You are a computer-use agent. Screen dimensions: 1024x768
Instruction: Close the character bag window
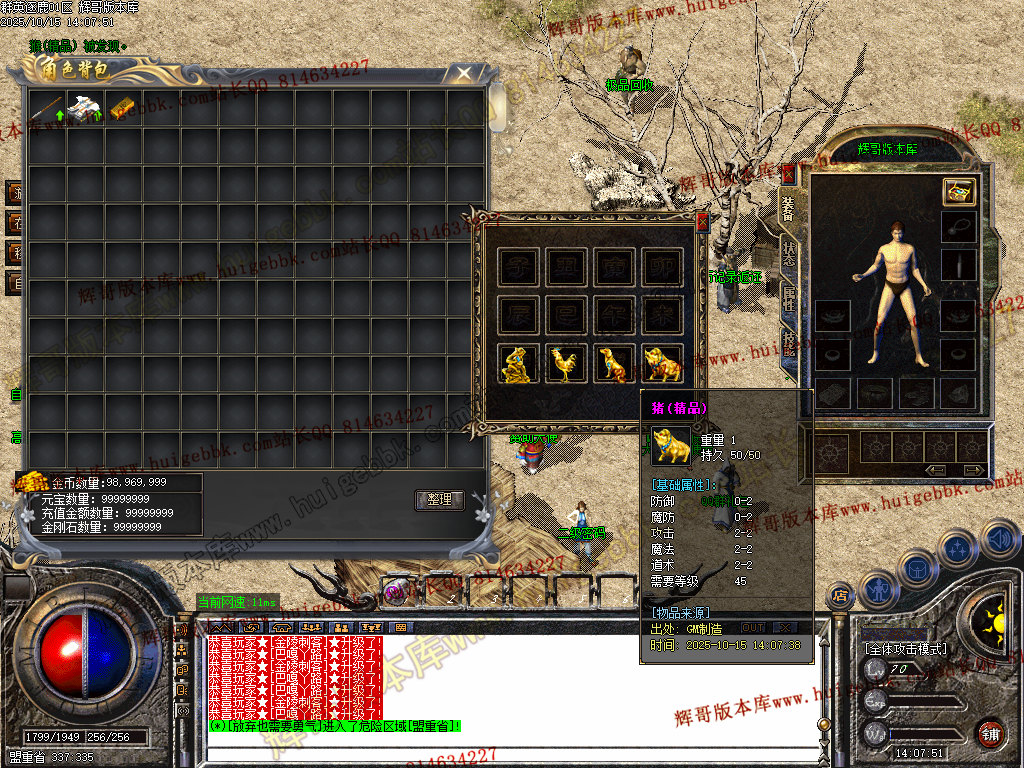[x=463, y=73]
